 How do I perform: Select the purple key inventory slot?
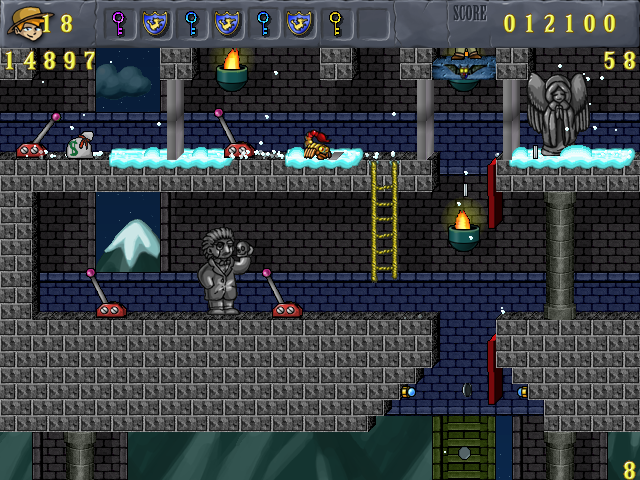tap(119, 23)
